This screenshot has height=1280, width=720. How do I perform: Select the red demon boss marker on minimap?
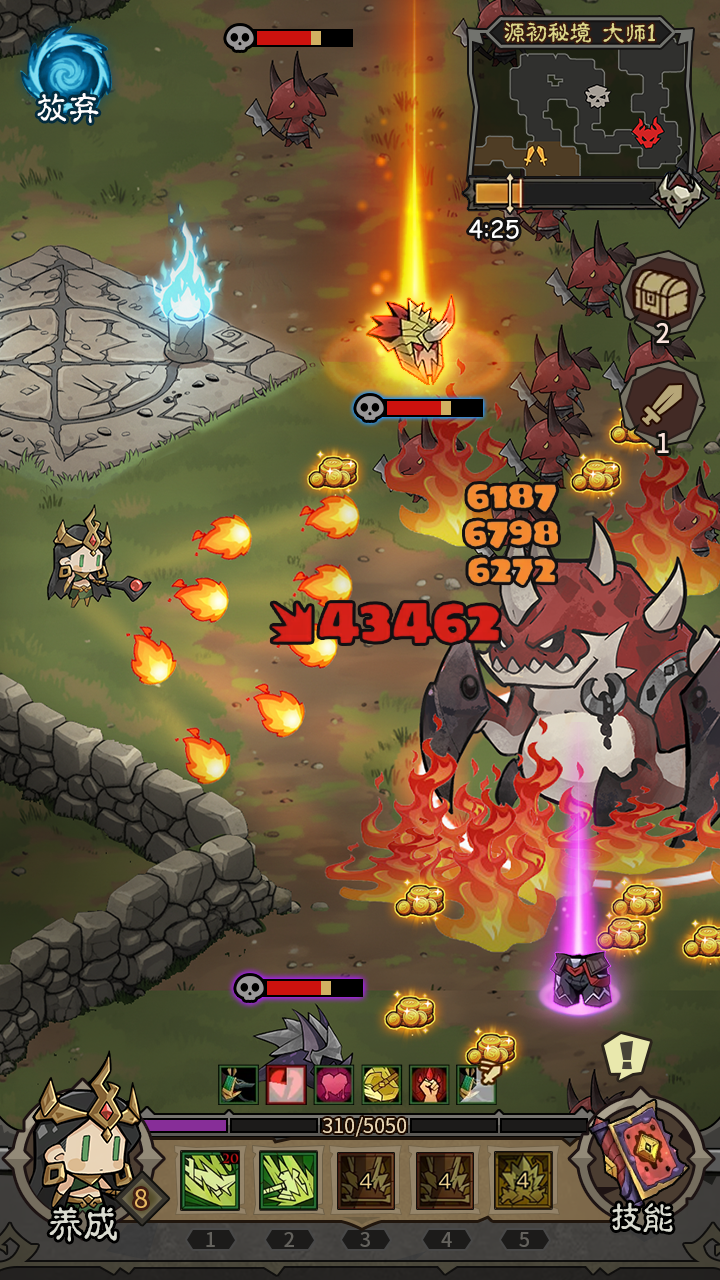pyautogui.click(x=647, y=131)
